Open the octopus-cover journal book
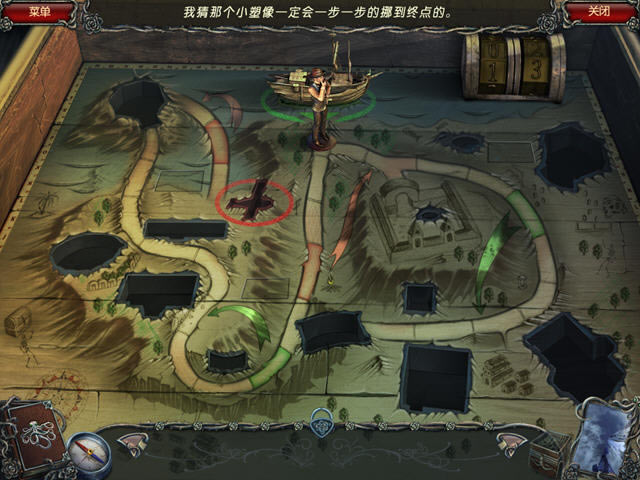The image size is (640, 480). pos(29,439)
